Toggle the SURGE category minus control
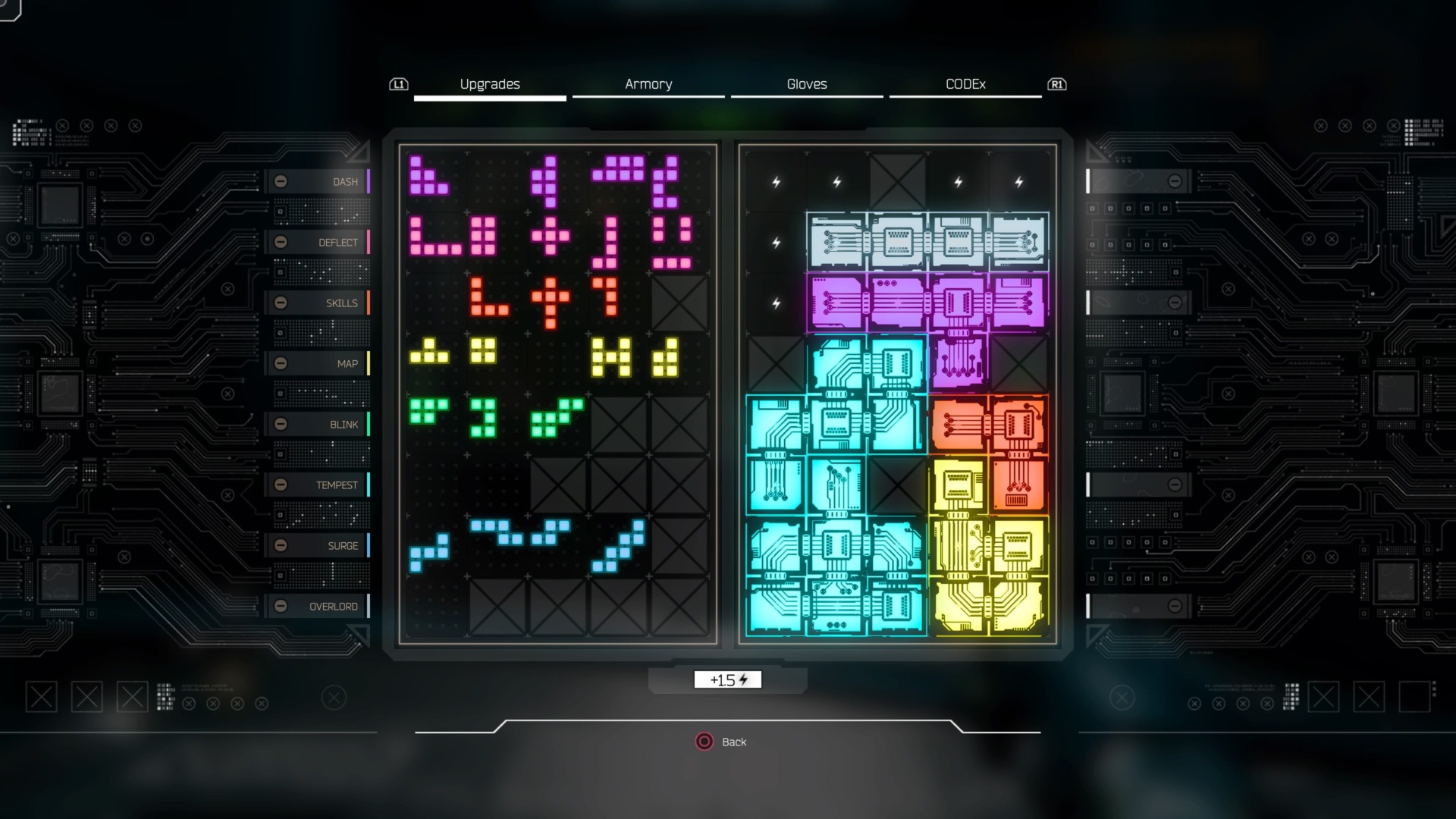Image resolution: width=1456 pixels, height=819 pixels. 283,545
